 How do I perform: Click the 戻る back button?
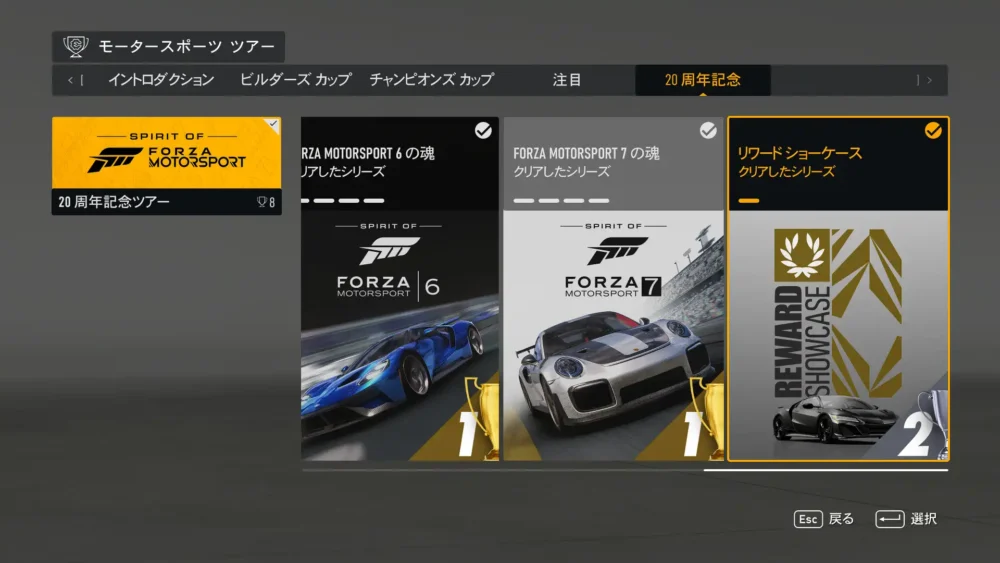click(x=825, y=519)
